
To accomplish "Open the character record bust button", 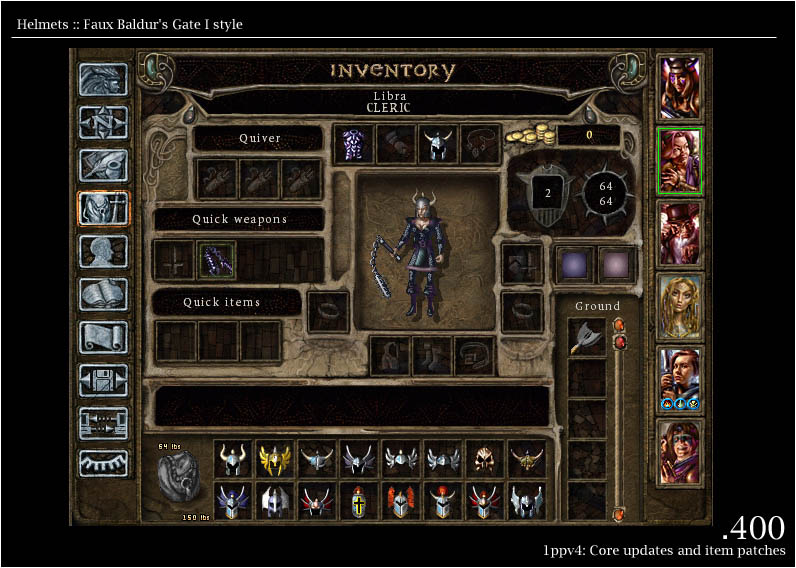I will 103,251.
